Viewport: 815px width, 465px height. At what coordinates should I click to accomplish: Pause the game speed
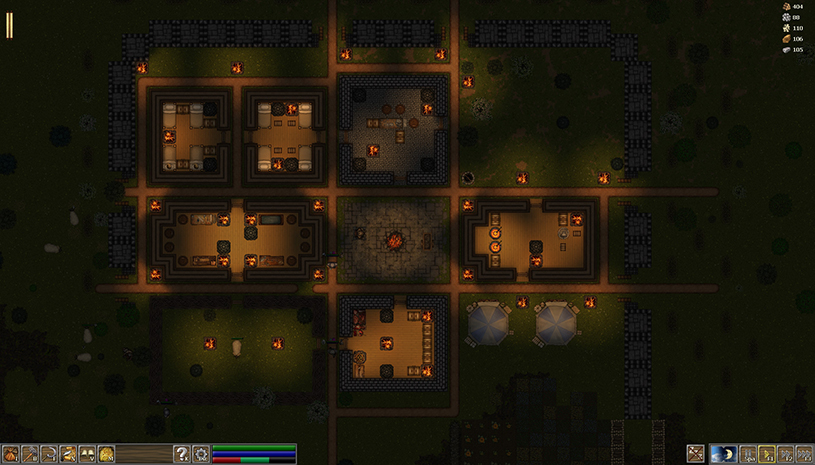pos(748,454)
